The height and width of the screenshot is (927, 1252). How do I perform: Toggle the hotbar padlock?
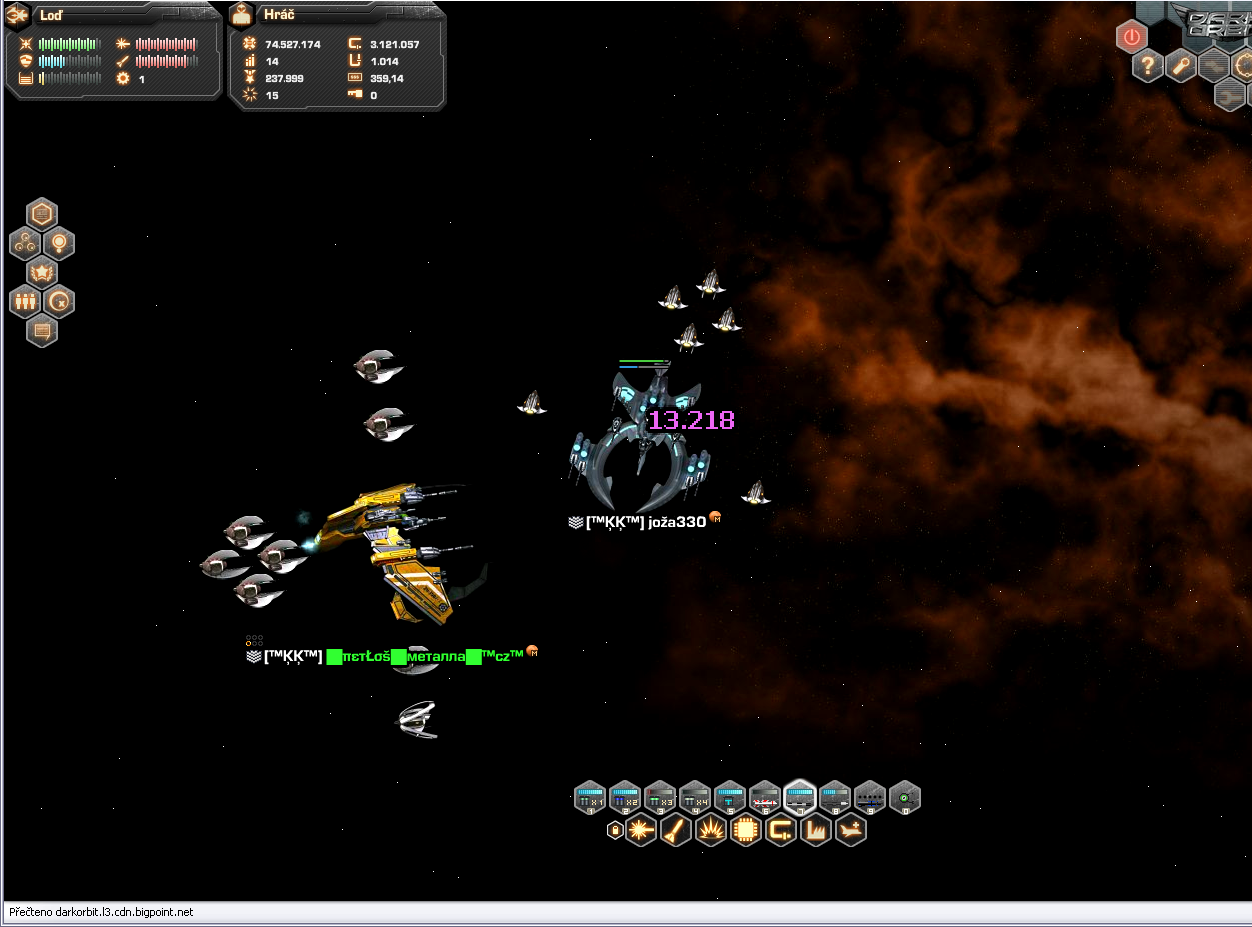coord(615,830)
